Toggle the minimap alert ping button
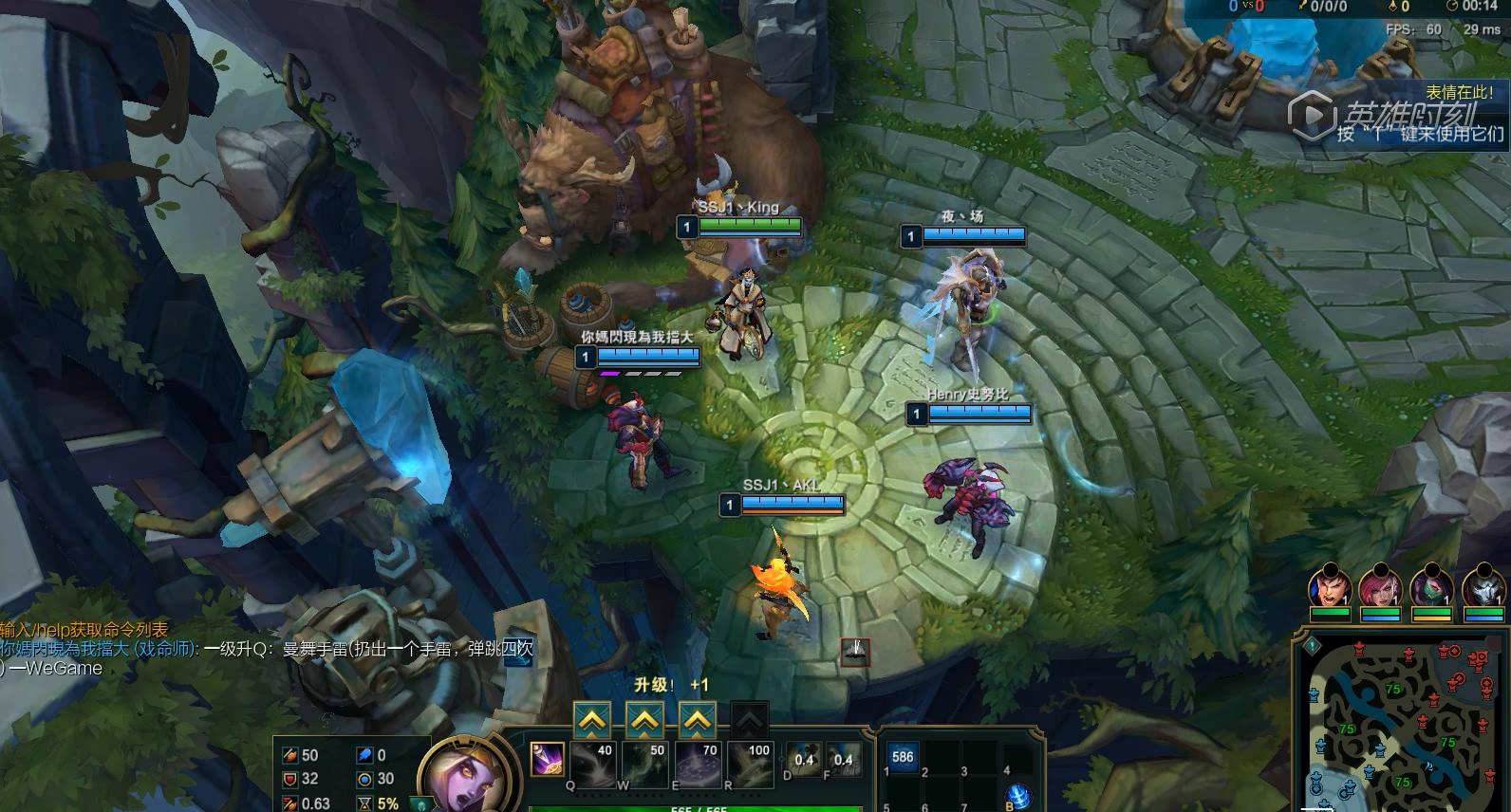 coord(1312,645)
